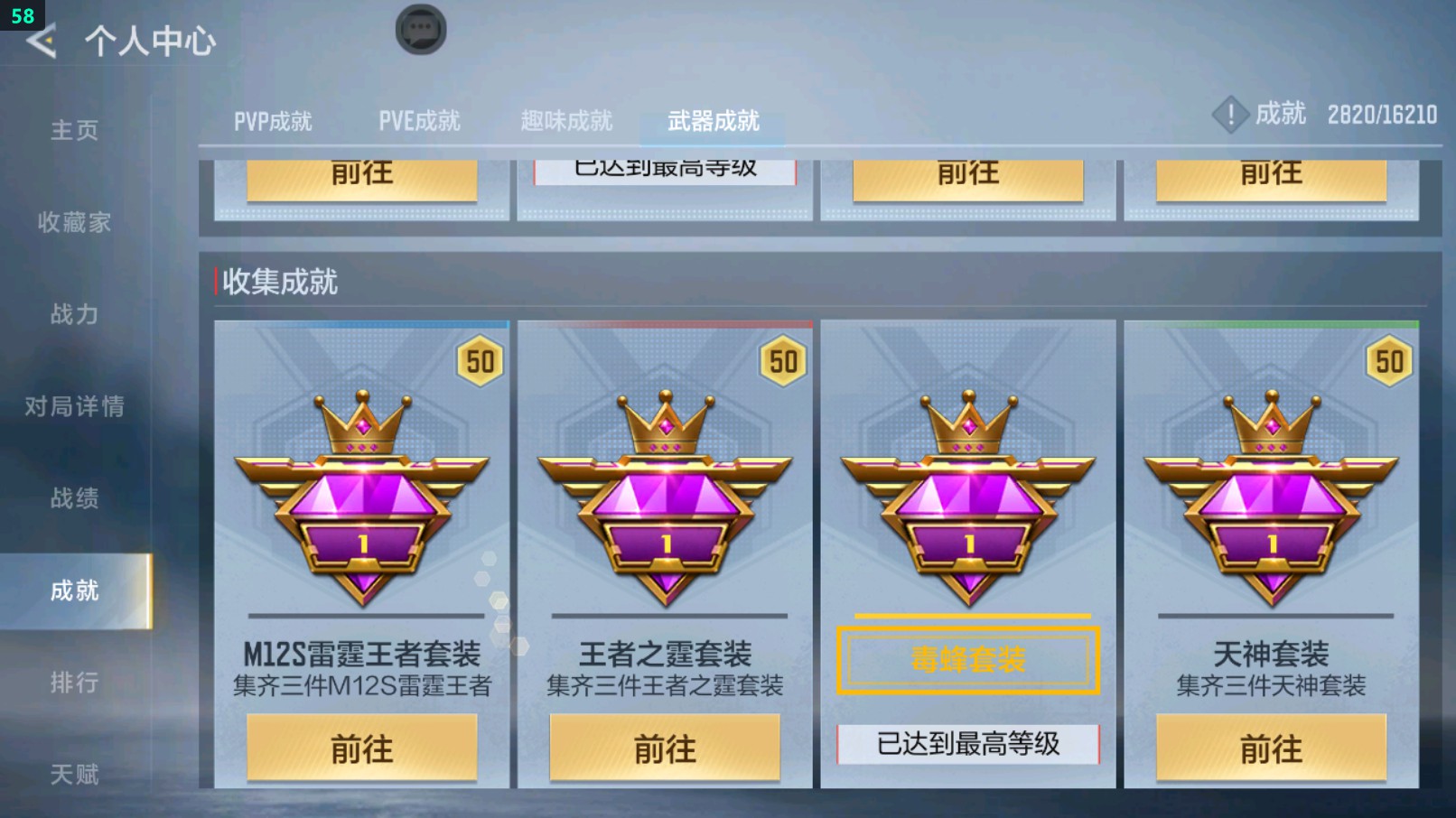The width and height of the screenshot is (1456, 818).
Task: Click the 50 hexagon badge on 毒蜂套装 card
Action: [1085, 360]
